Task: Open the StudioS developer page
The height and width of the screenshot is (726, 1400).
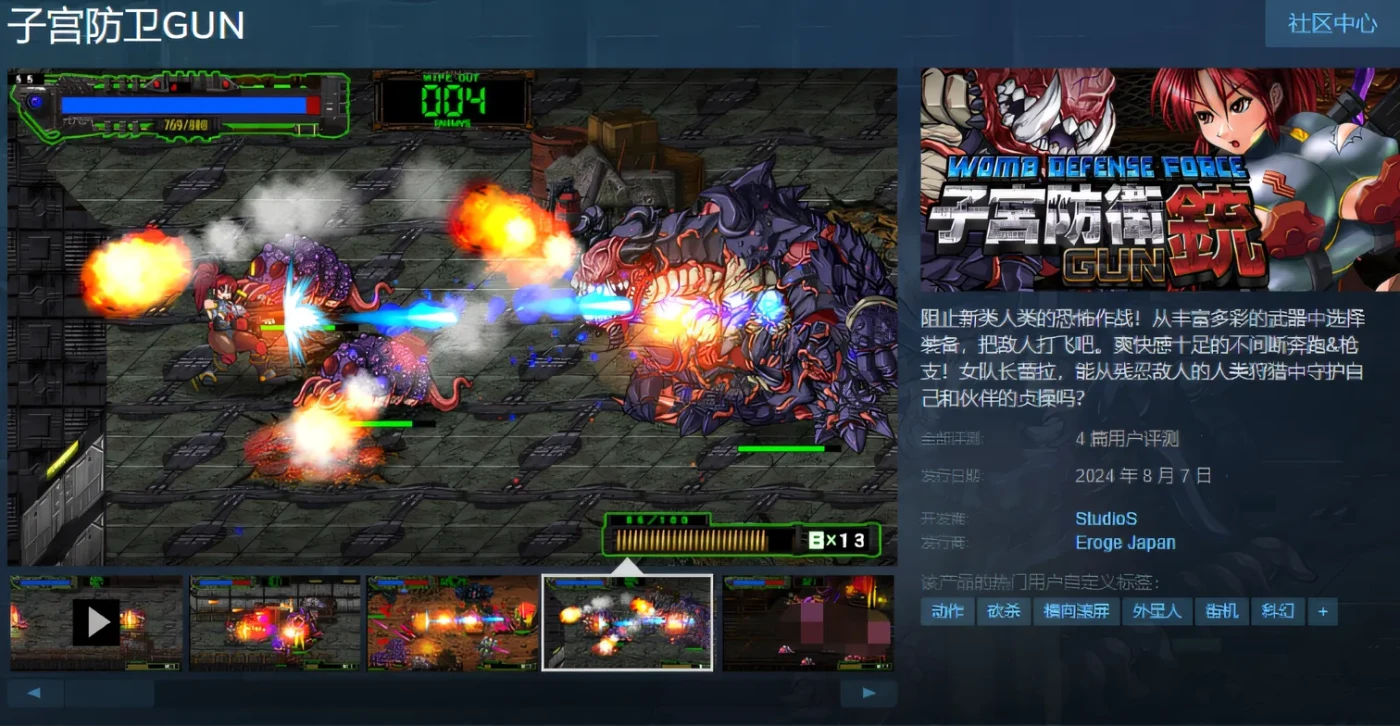Action: pyautogui.click(x=1106, y=518)
